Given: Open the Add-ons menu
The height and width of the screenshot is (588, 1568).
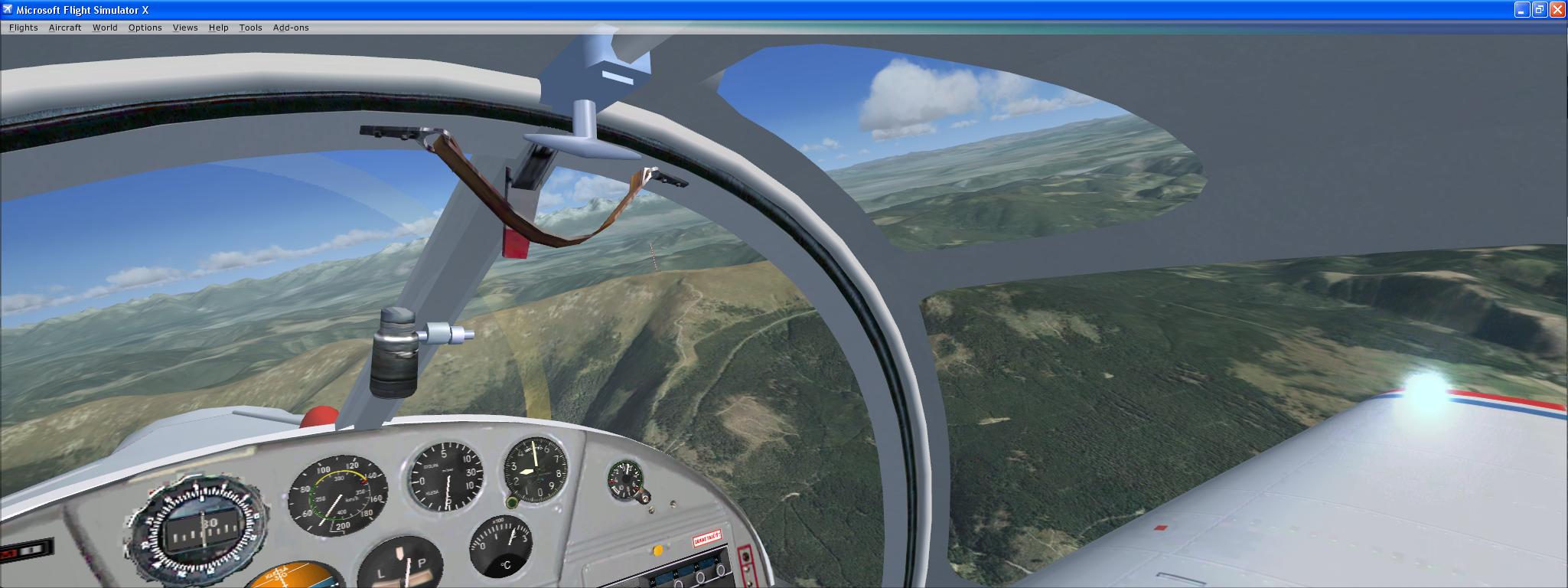Looking at the screenshot, I should (292, 28).
